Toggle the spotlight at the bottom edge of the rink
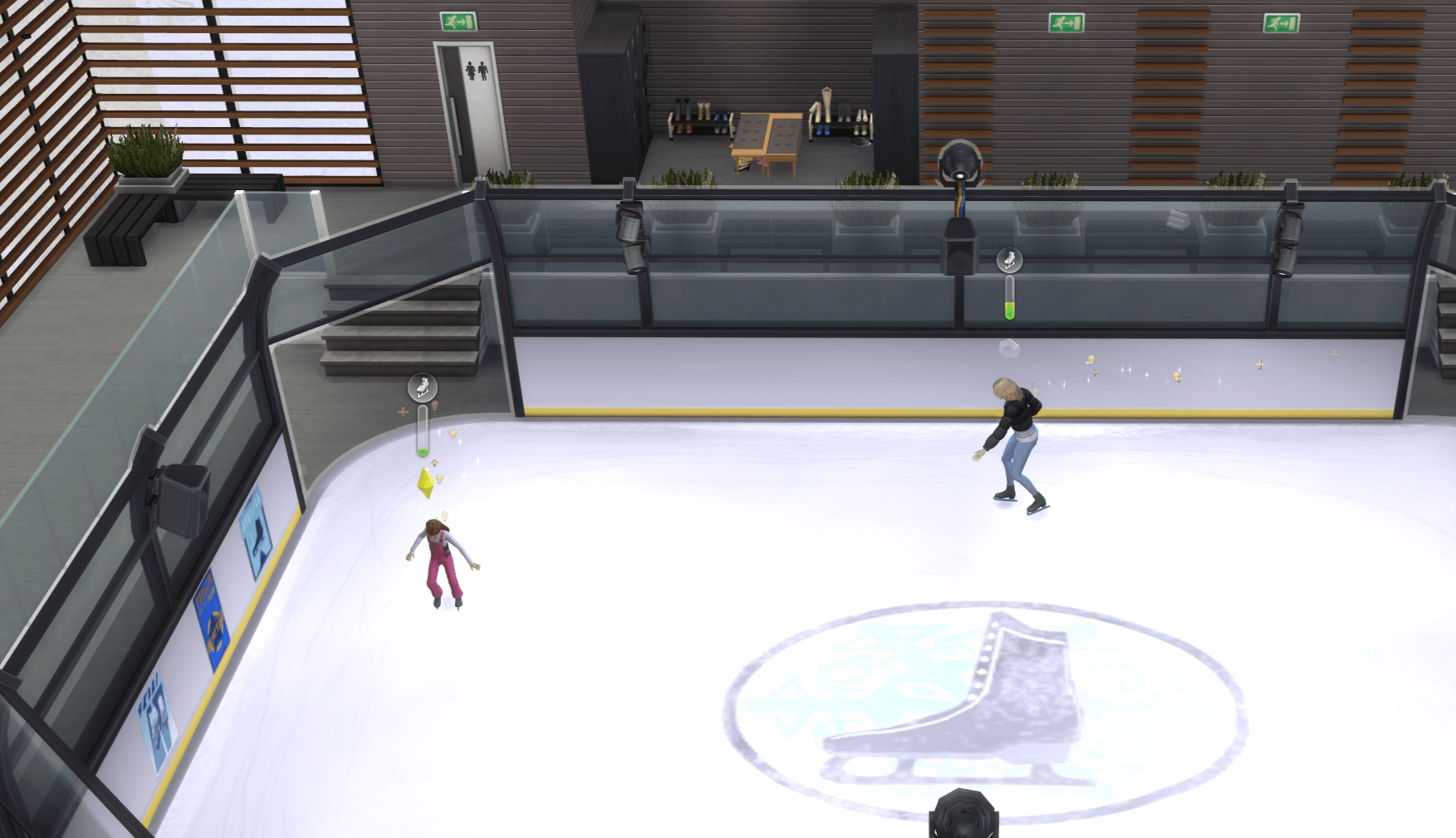 click(963, 814)
